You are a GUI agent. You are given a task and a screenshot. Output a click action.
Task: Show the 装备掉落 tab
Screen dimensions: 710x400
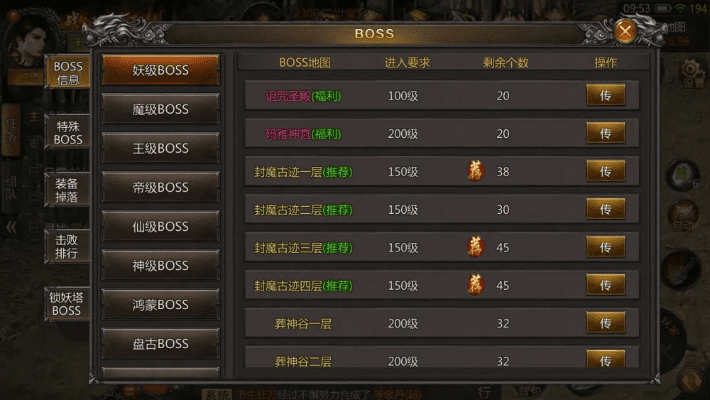point(68,191)
